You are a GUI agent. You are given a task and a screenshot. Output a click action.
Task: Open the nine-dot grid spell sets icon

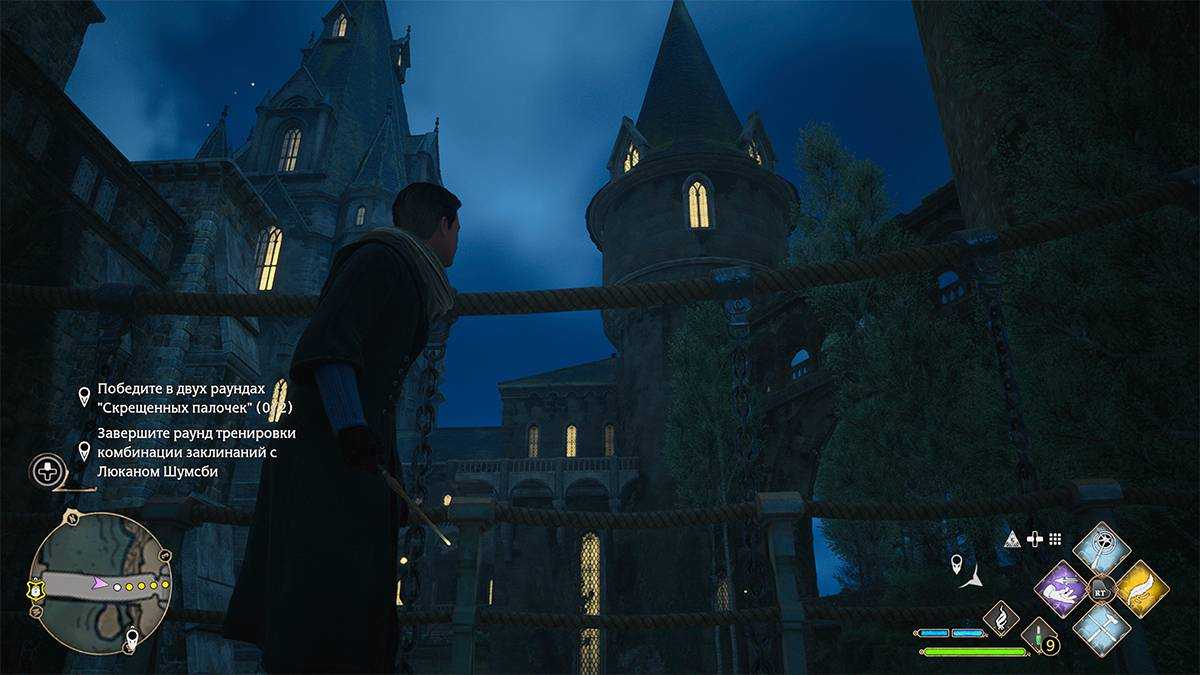point(1055,539)
